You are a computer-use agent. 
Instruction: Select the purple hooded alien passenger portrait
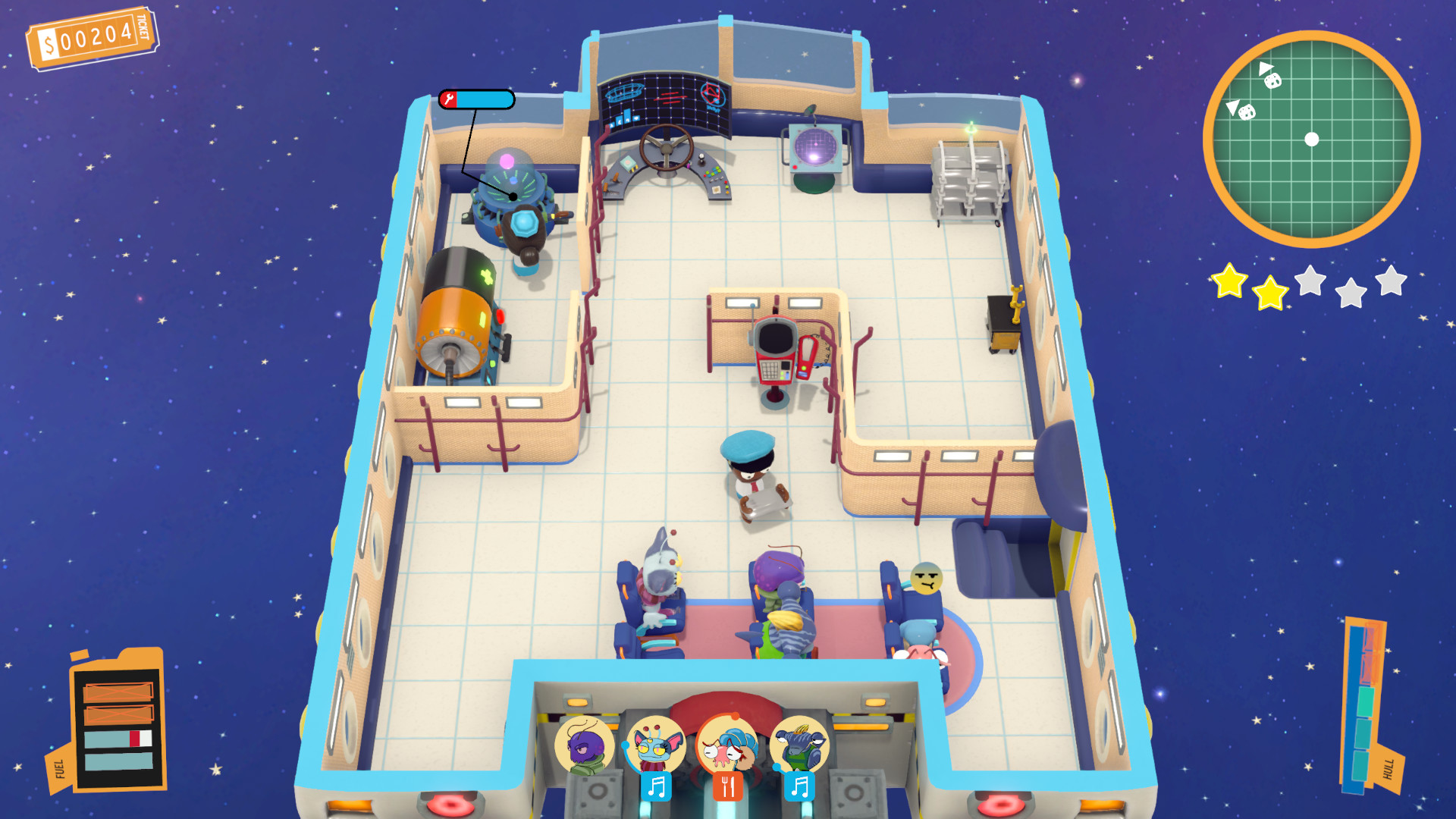click(x=584, y=745)
